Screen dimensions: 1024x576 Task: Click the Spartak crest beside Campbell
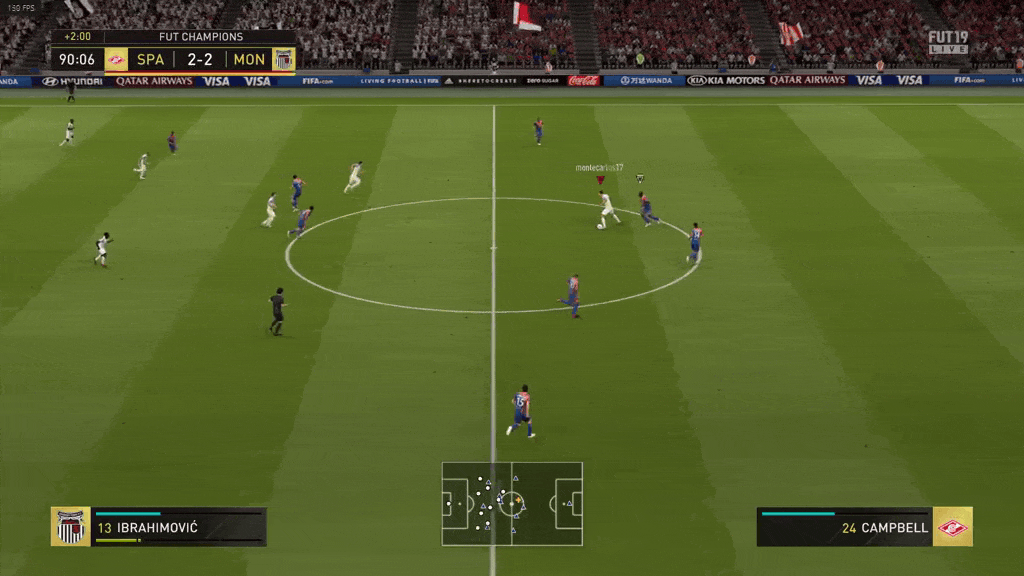[x=952, y=527]
